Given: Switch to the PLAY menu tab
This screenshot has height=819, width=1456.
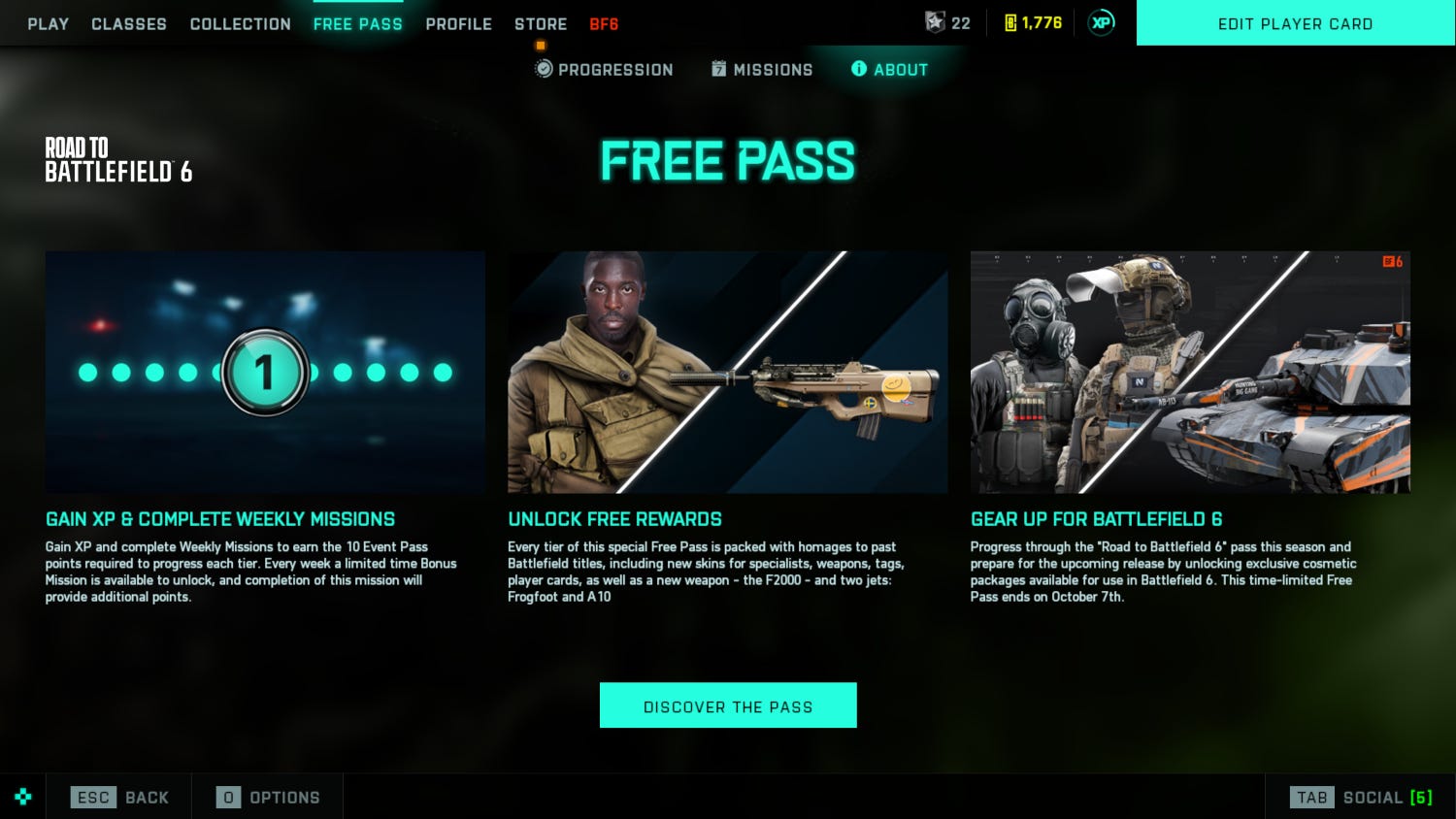Looking at the screenshot, I should pyautogui.click(x=48, y=23).
